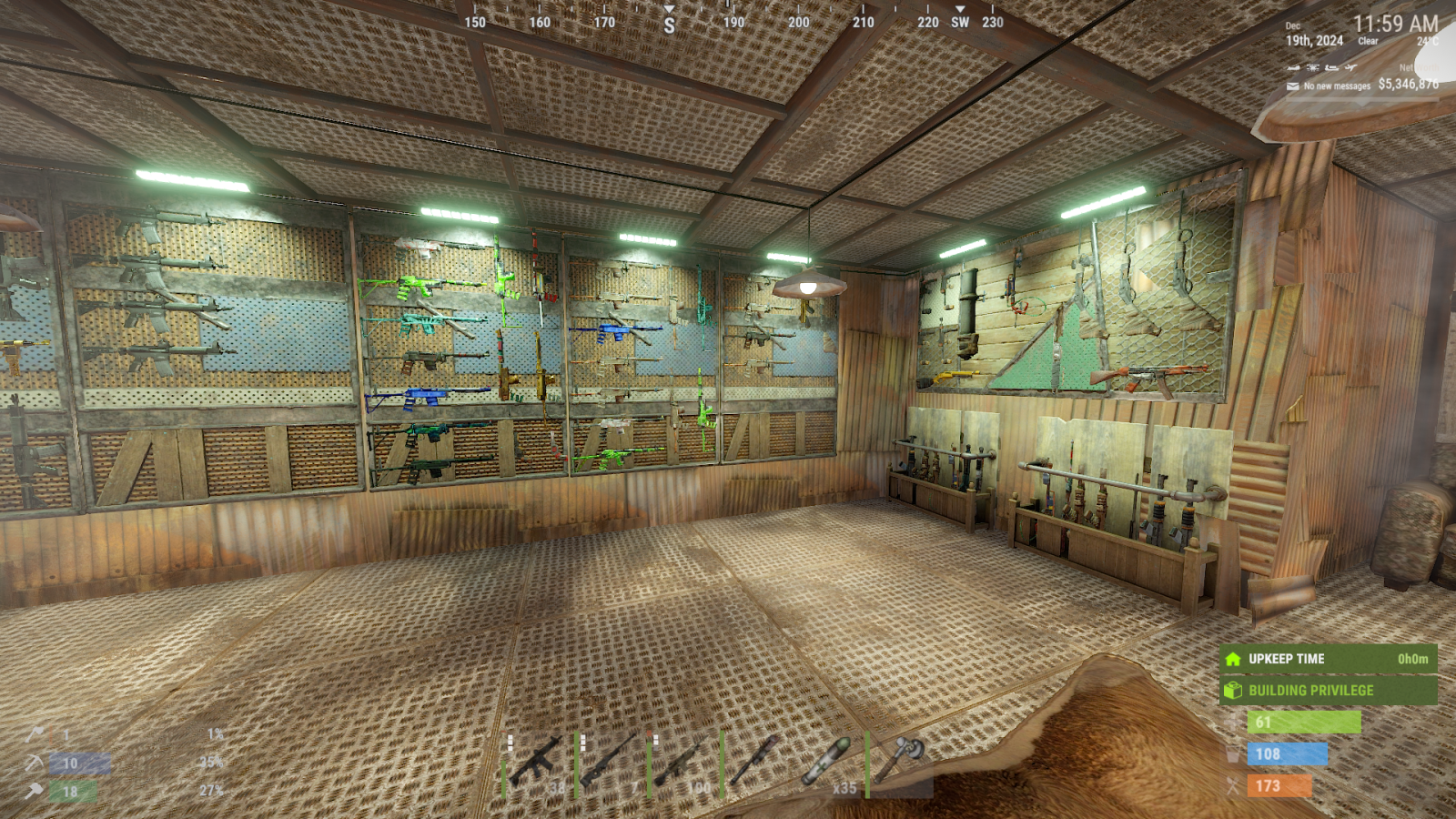The image size is (1456, 819).
Task: Click the Building Privilege indicator
Action: click(x=1328, y=691)
